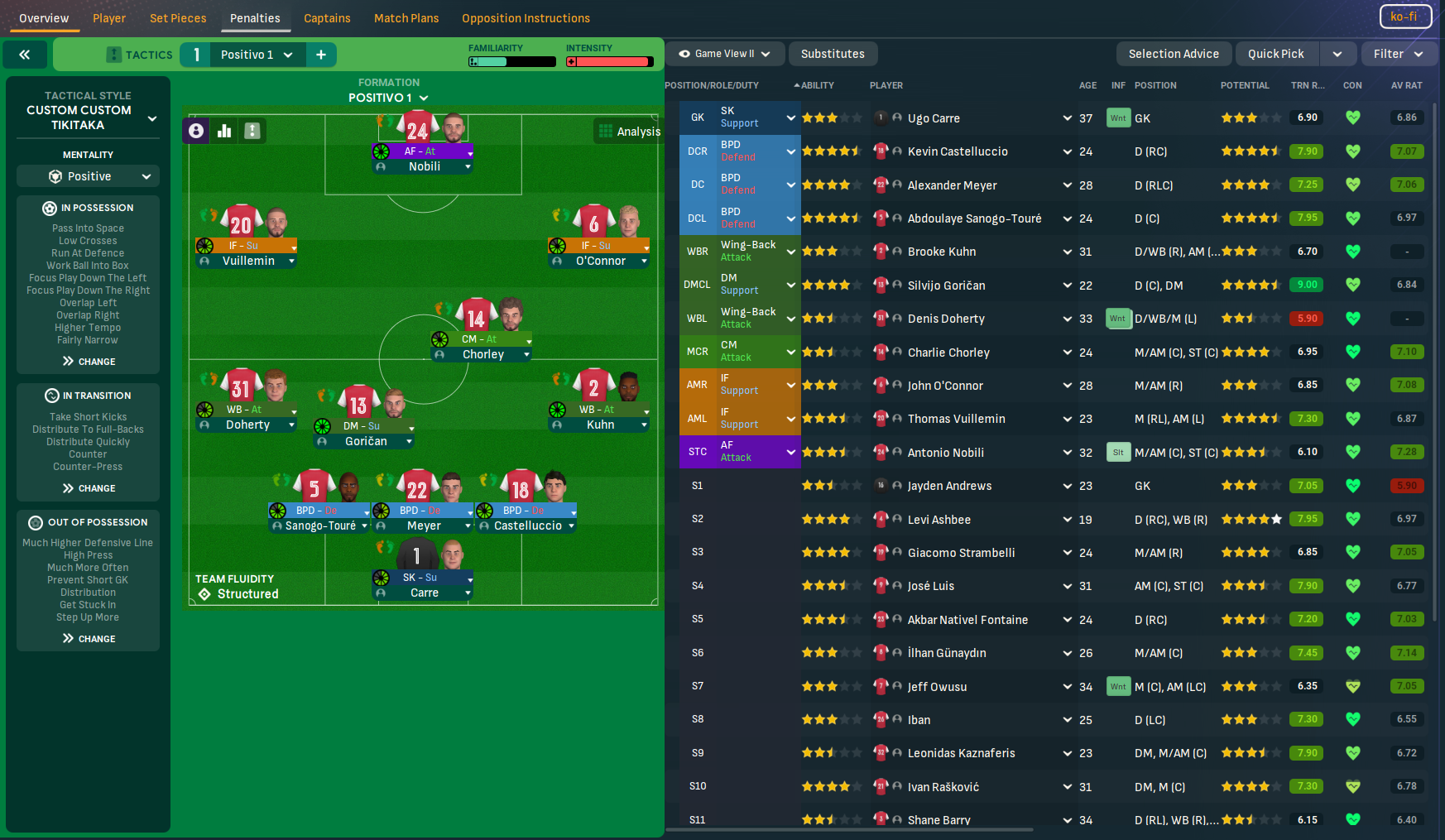The height and width of the screenshot is (840, 1445).
Task: Open the Mentality dropdown showing Positive
Action: pos(88,175)
